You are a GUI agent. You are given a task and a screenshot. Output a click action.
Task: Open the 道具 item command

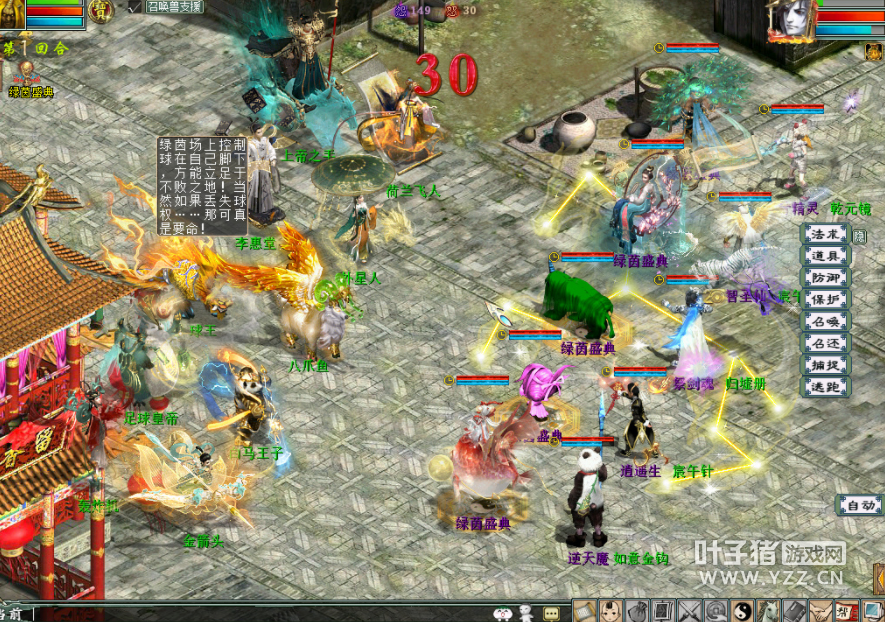click(x=826, y=256)
